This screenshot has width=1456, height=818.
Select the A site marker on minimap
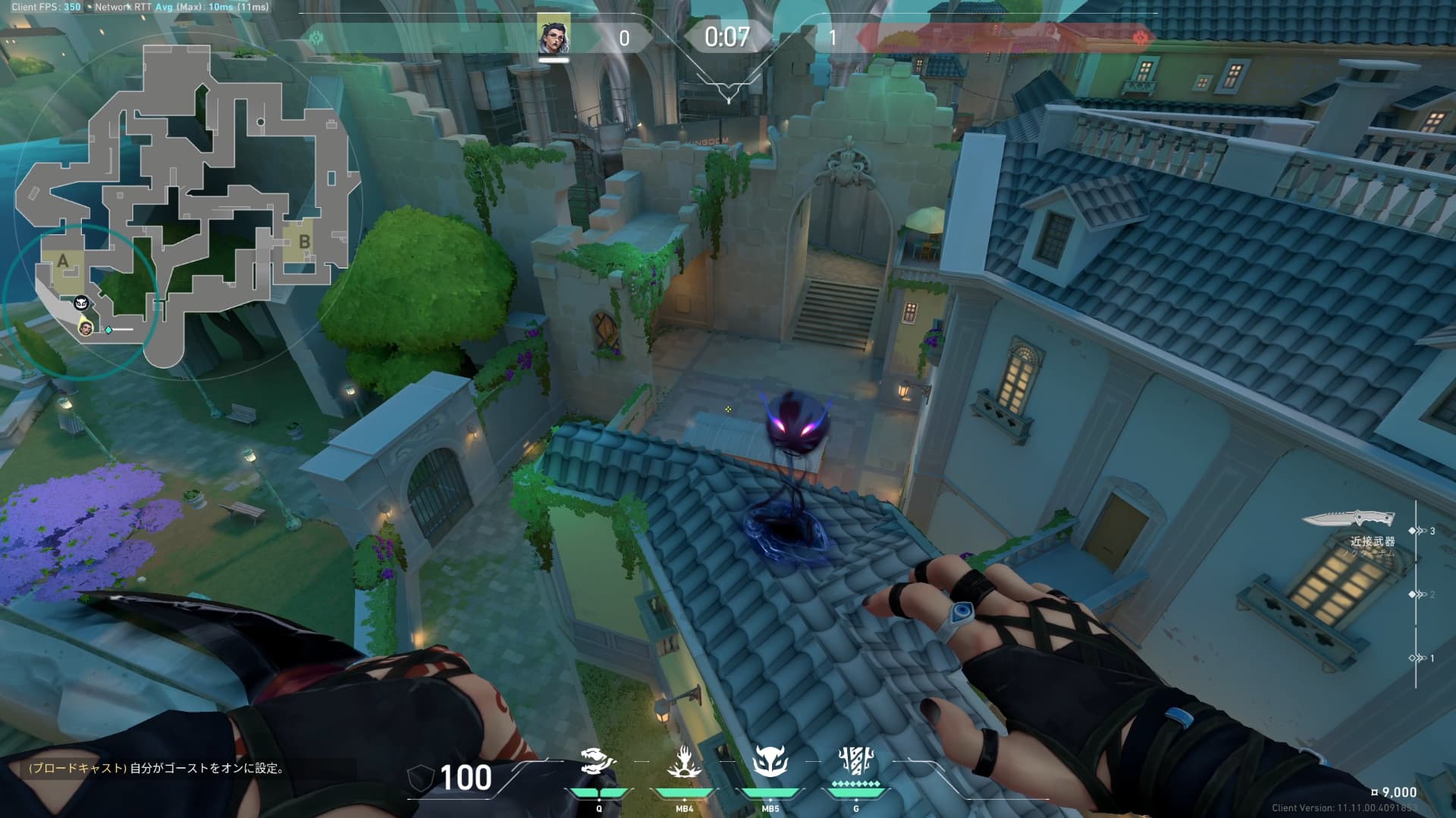click(63, 262)
